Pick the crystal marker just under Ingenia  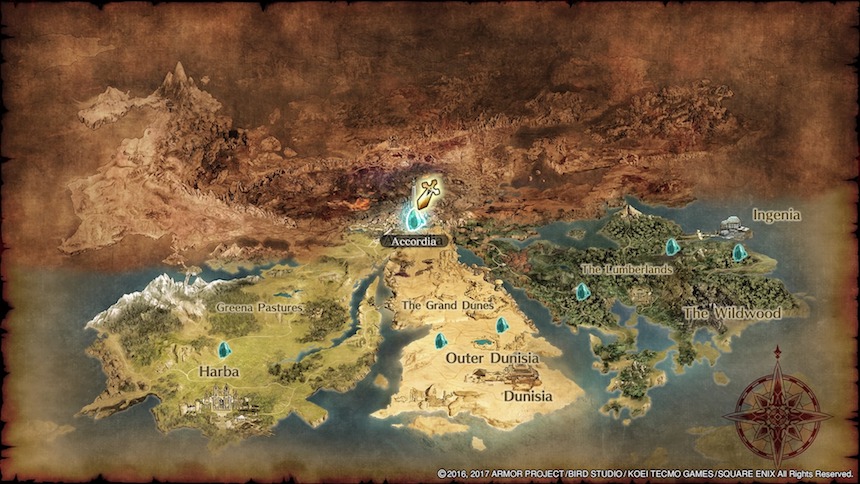coord(739,252)
